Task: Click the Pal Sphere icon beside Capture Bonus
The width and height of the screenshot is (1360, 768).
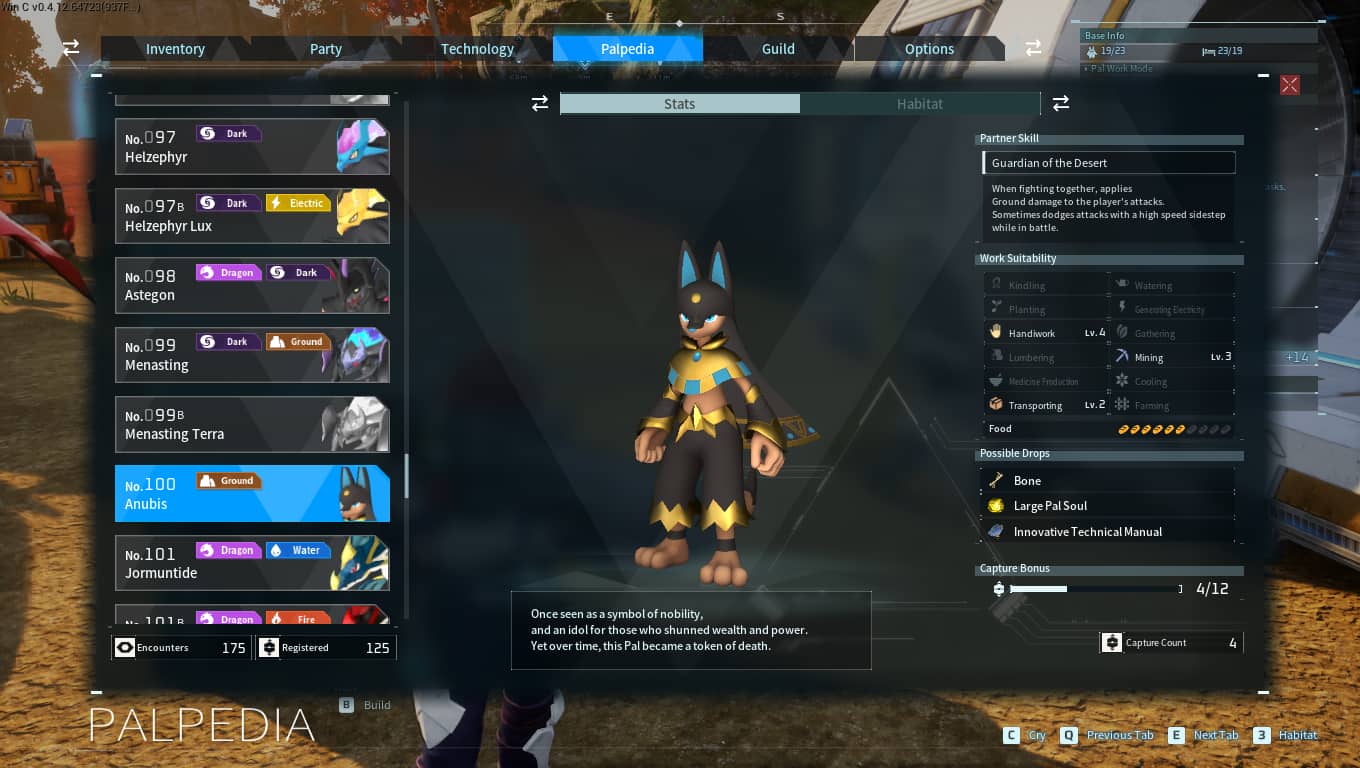Action: [x=998, y=589]
